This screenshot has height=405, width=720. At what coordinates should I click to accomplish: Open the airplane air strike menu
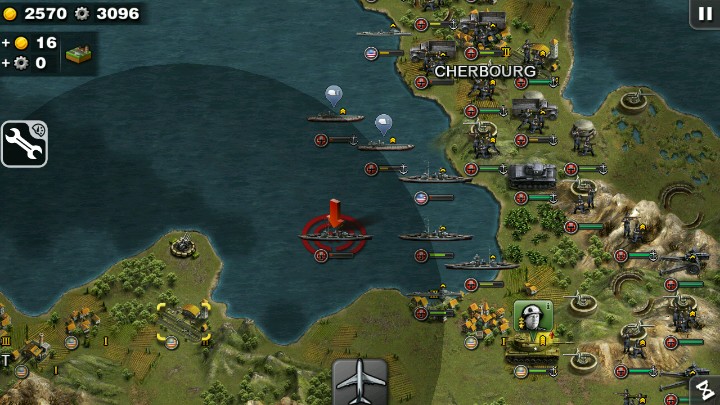pyautogui.click(x=360, y=381)
